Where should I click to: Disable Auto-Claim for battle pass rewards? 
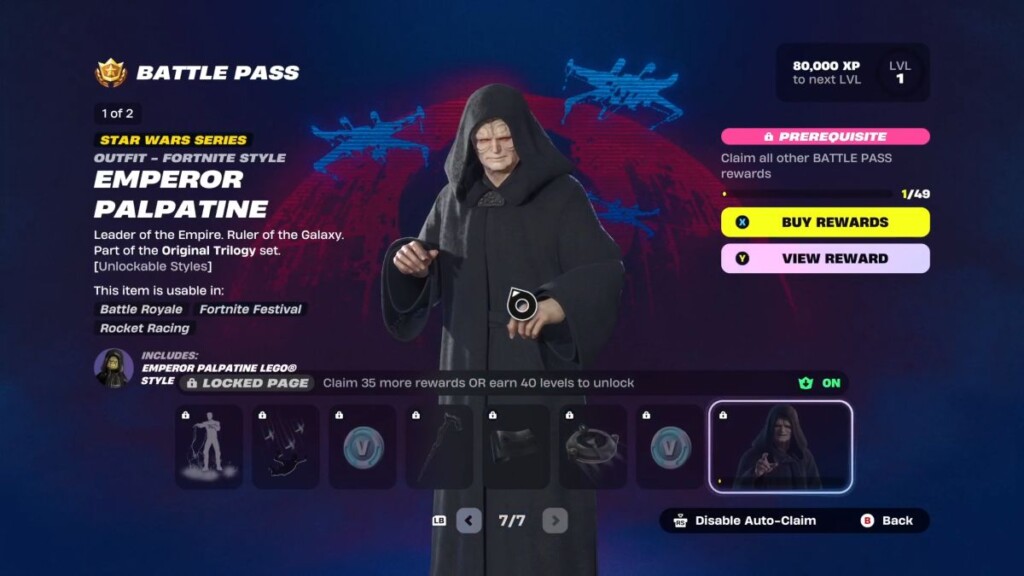pyautogui.click(x=745, y=521)
